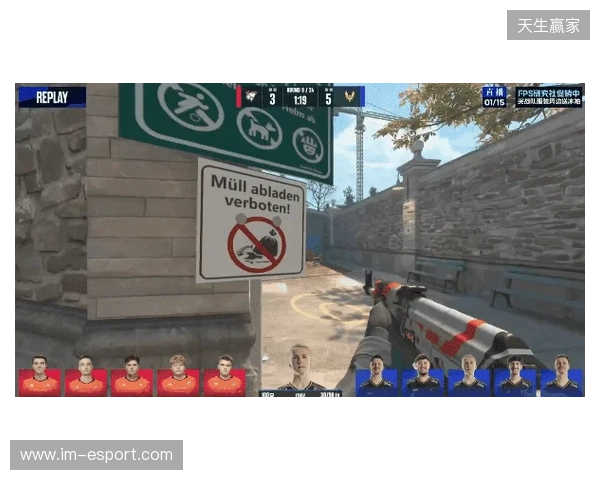600x480 pixels.
Task: Open the www.im-esport.com link
Action: 96,455
